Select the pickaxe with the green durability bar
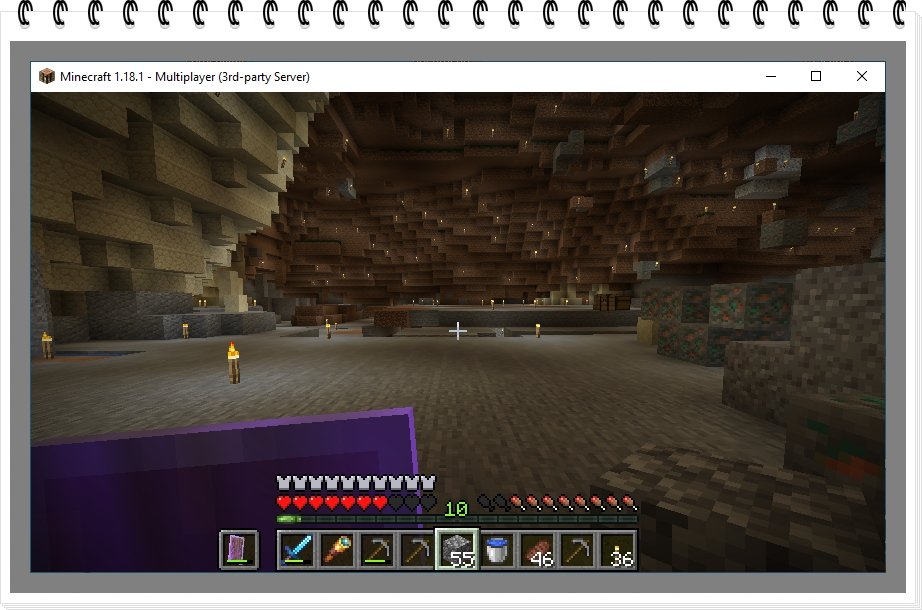The image size is (922, 610). point(377,549)
